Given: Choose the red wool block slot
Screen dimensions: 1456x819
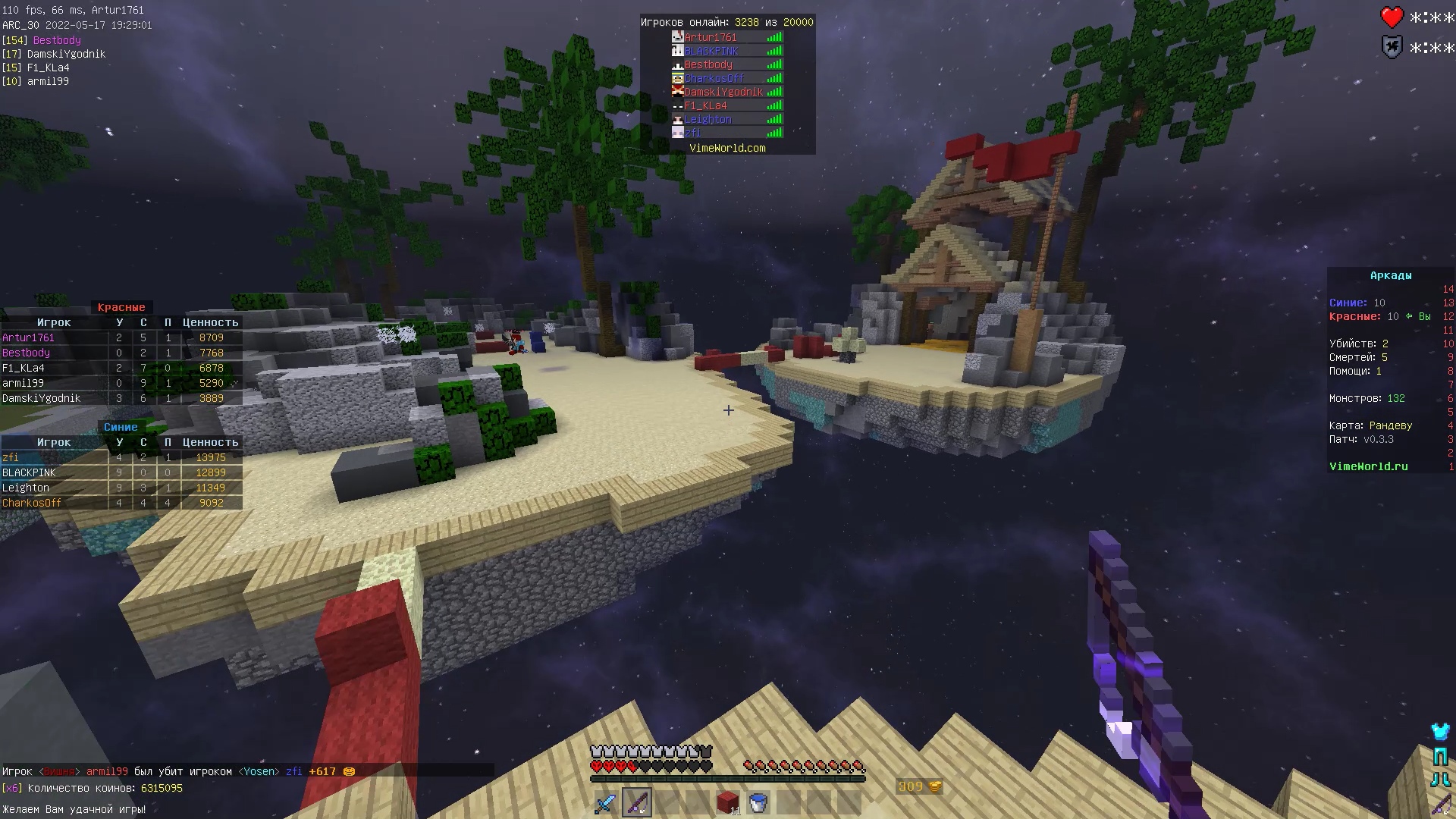Looking at the screenshot, I should pos(728,802).
